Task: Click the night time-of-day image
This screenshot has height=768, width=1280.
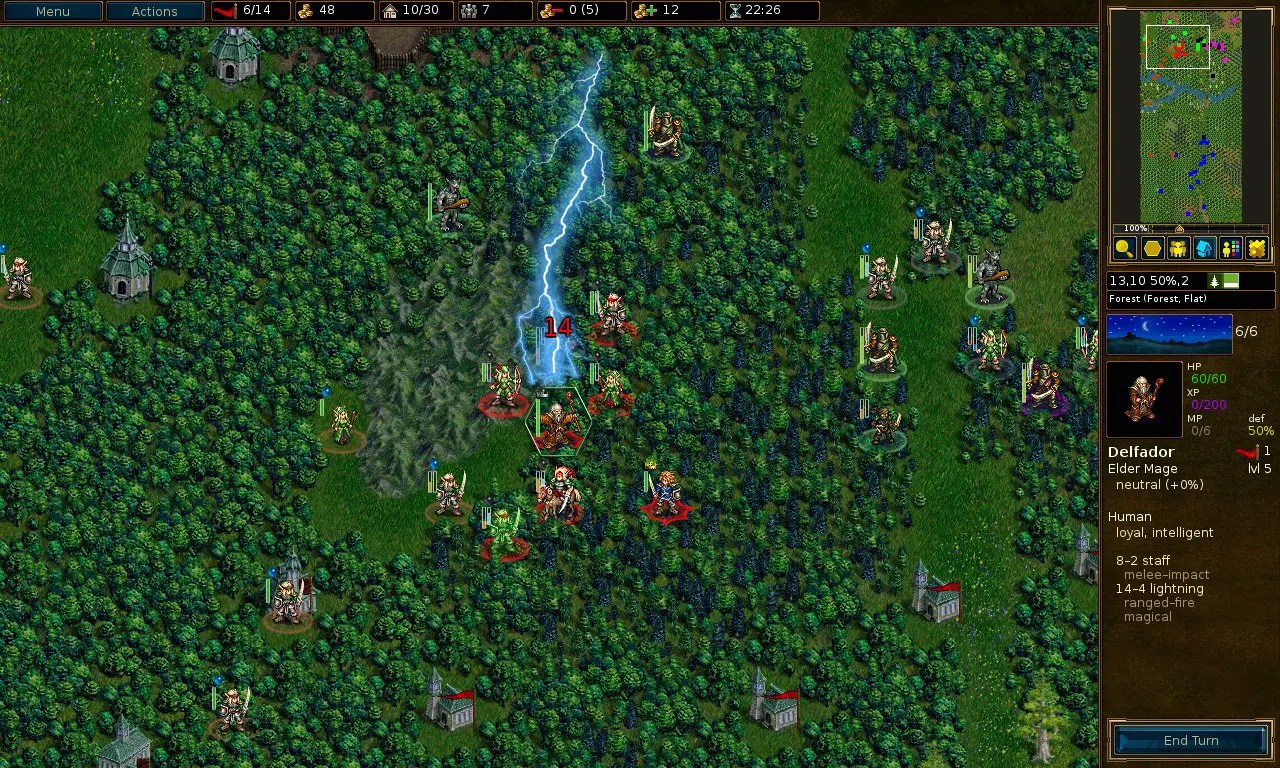Action: pyautogui.click(x=1170, y=334)
